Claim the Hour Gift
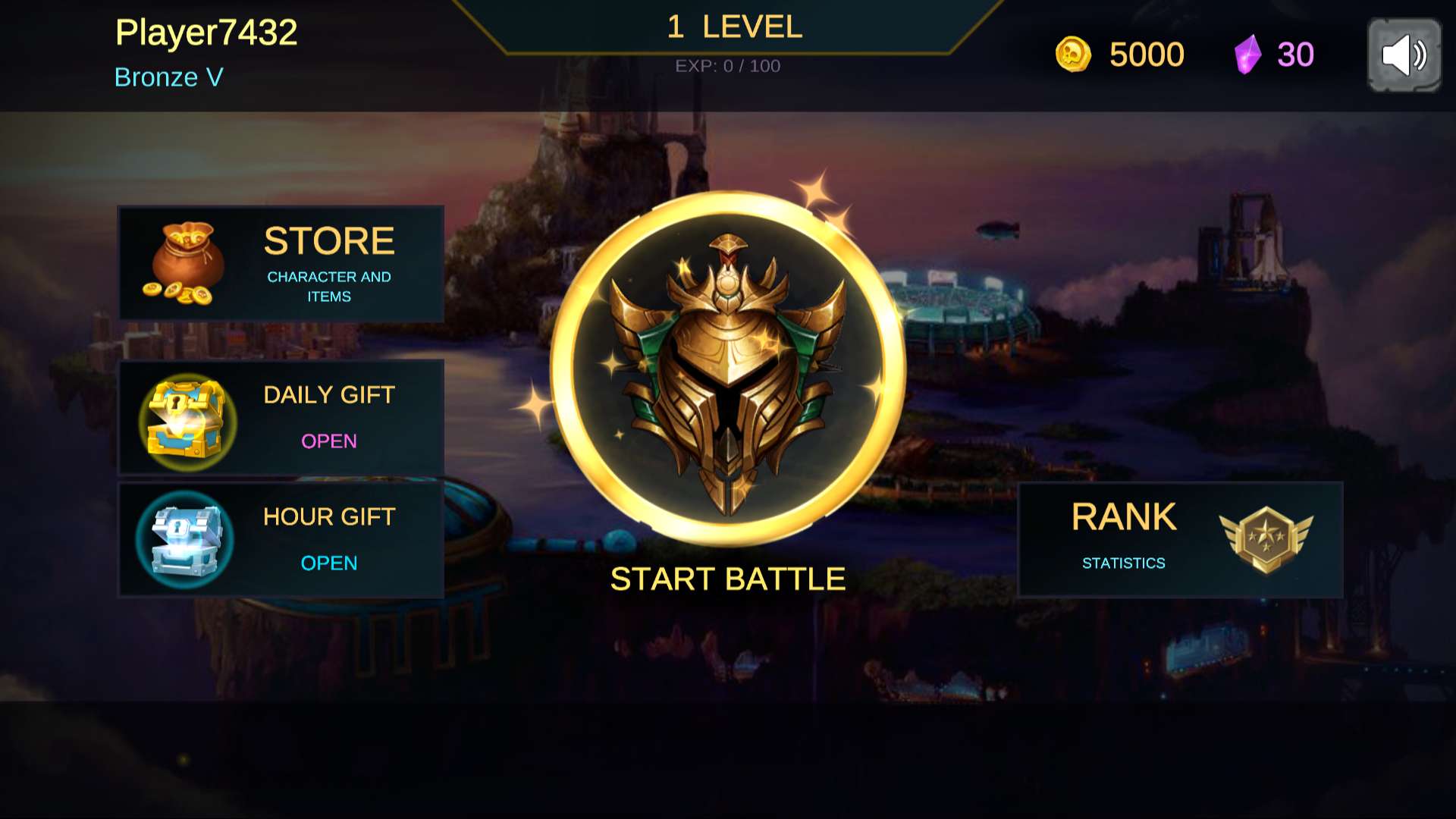 coord(281,540)
